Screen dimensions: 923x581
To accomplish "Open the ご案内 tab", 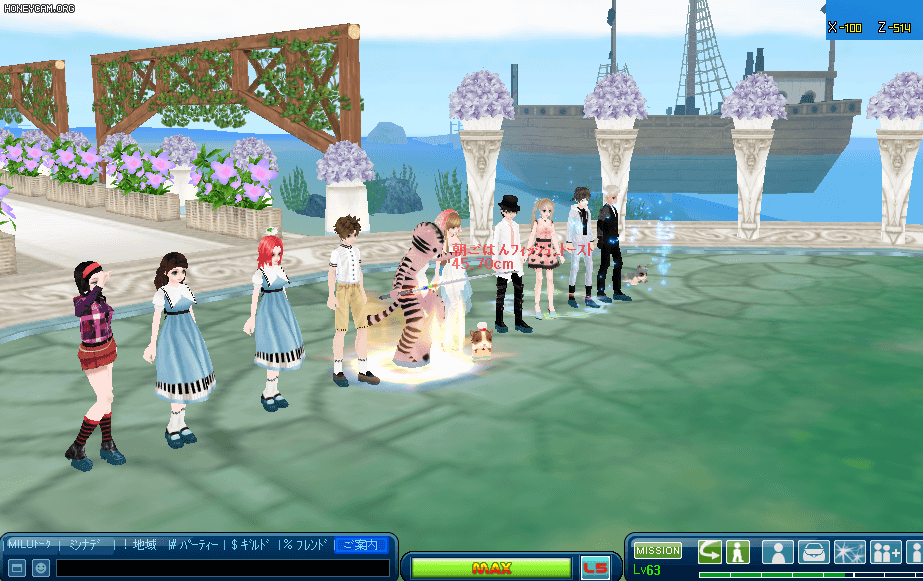I will (x=360, y=545).
